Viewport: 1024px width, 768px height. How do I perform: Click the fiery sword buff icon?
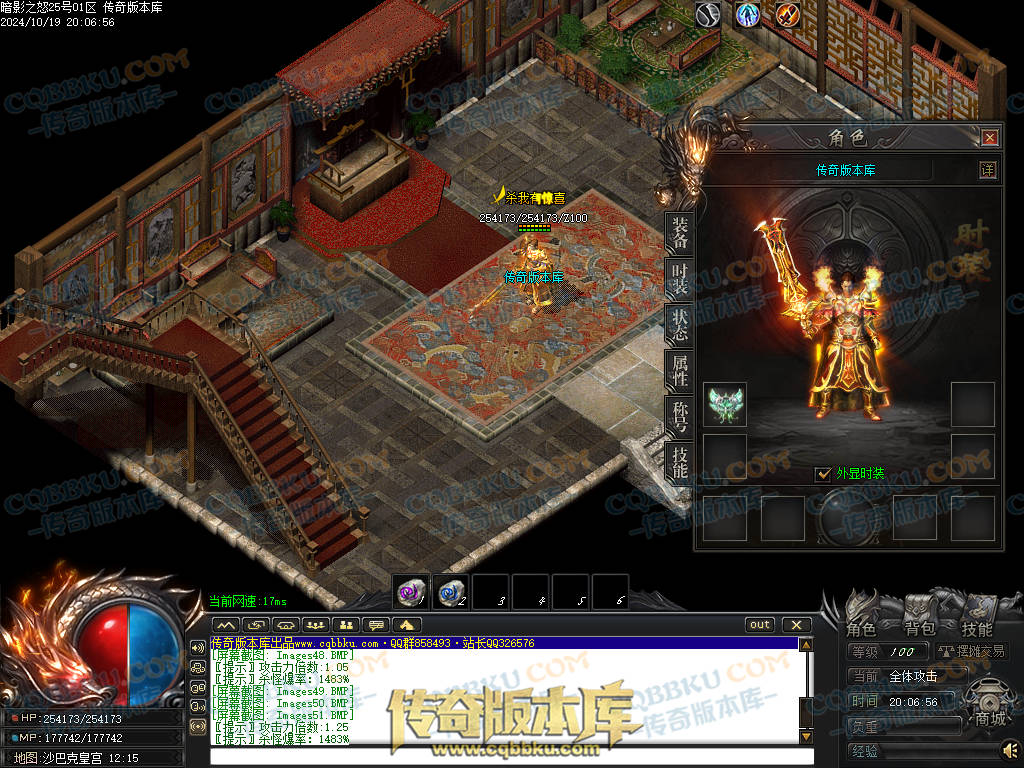[x=788, y=14]
